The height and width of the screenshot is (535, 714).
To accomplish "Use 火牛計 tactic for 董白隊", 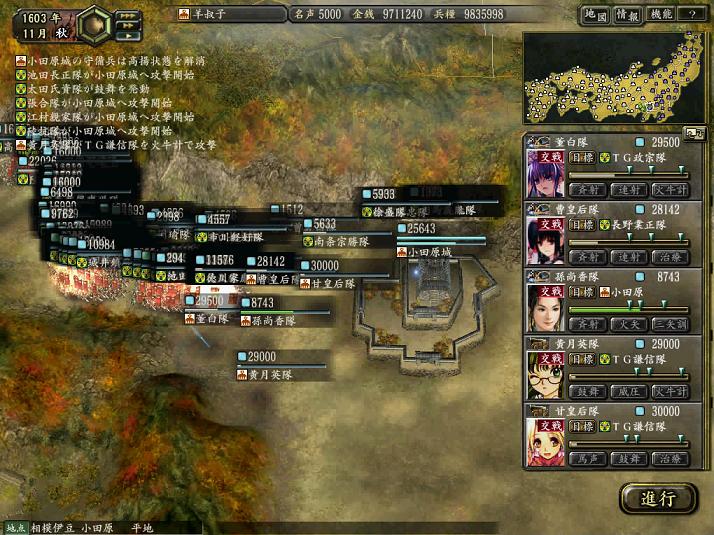I will 670,188.
